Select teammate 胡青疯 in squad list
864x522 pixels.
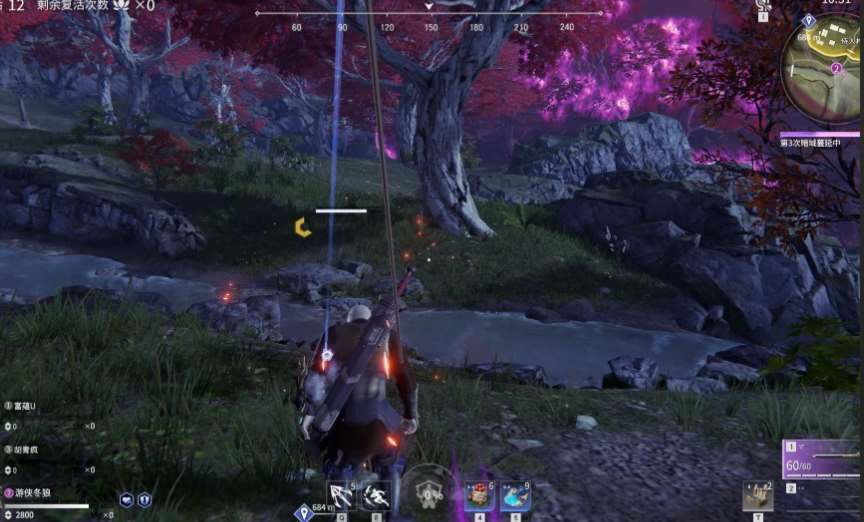22,449
